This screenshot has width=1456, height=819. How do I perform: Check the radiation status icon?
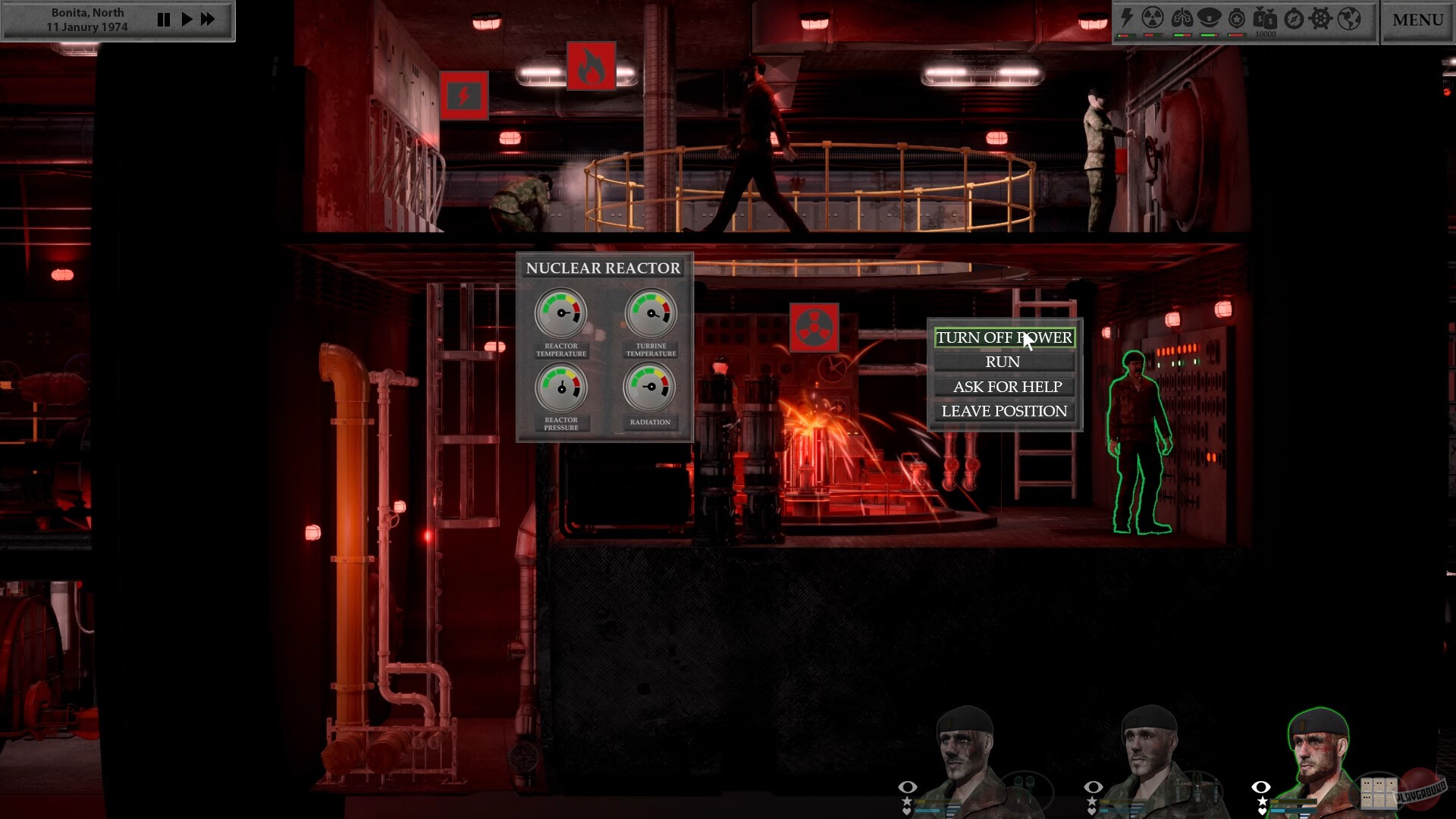[x=1152, y=18]
